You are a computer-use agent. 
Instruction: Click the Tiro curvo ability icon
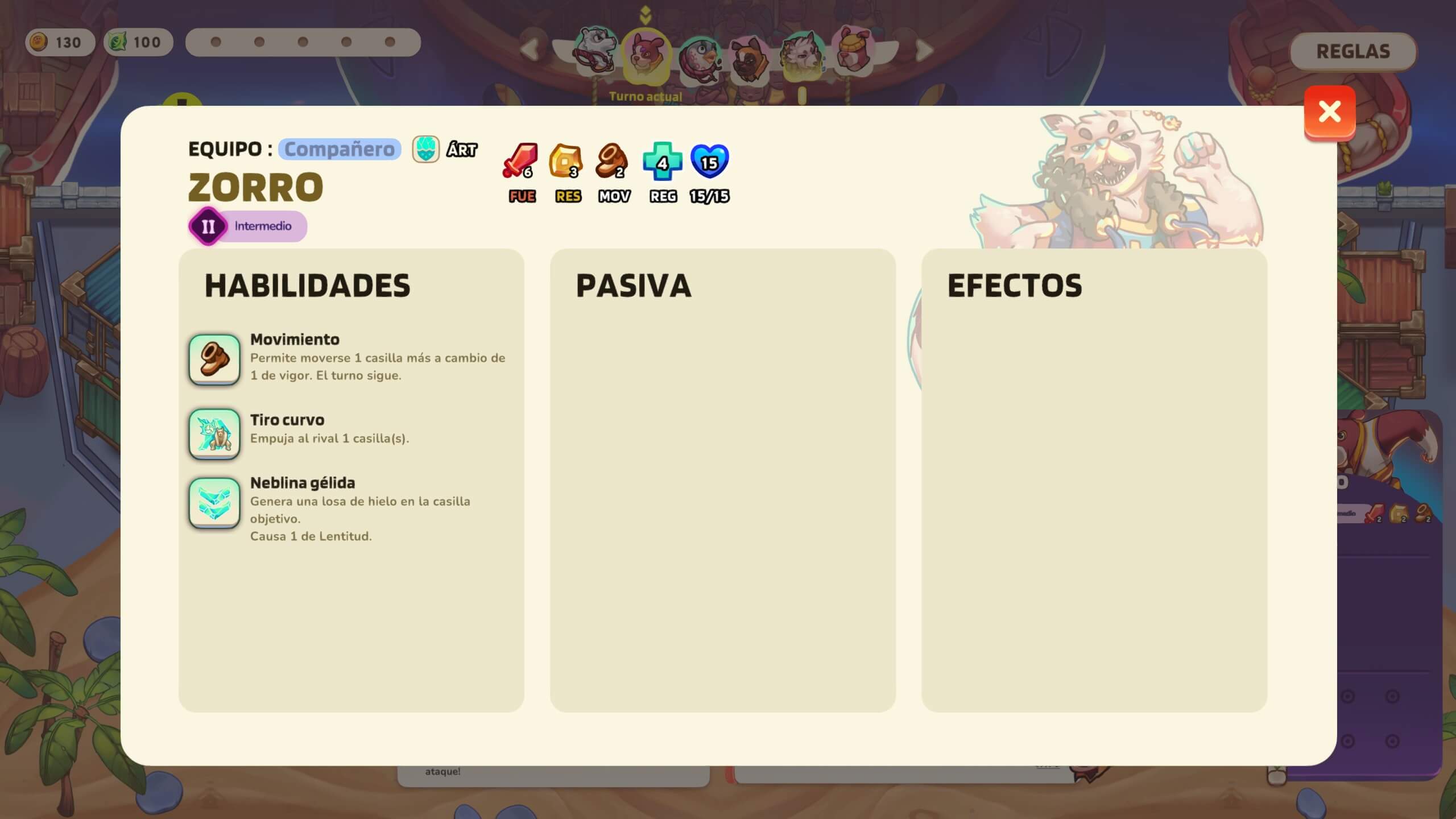(x=214, y=434)
